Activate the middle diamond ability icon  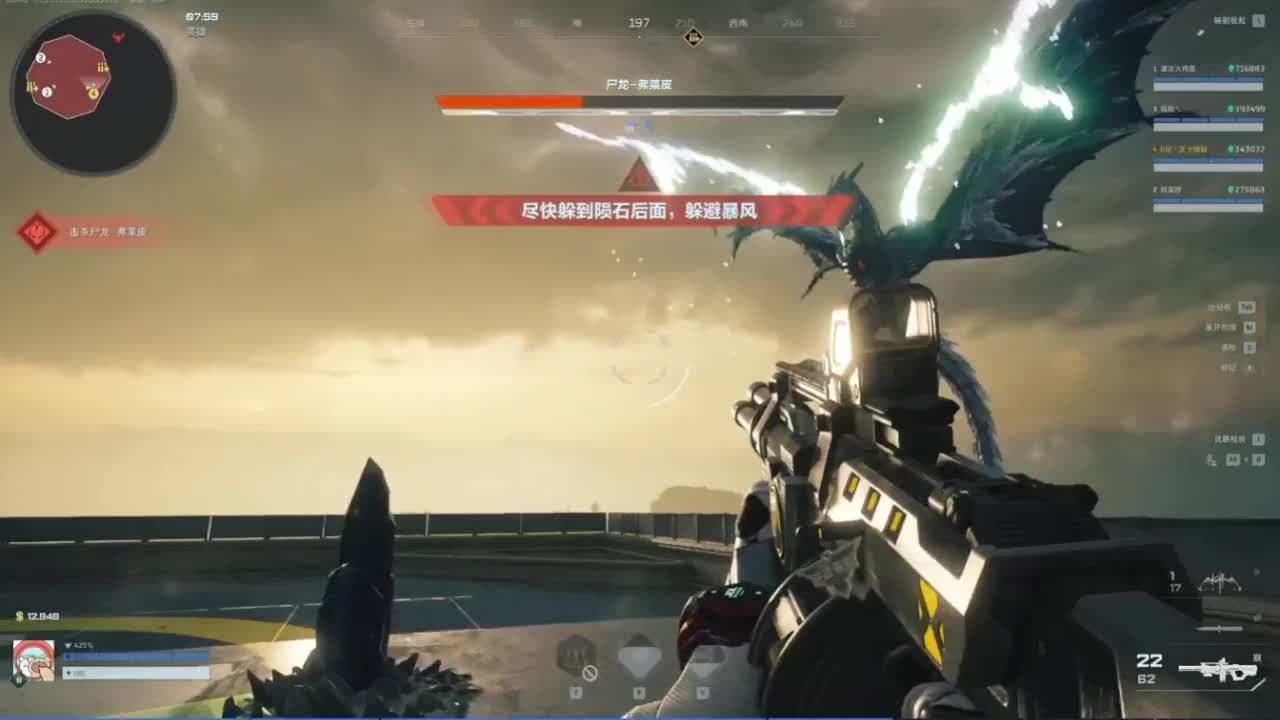pos(639,658)
